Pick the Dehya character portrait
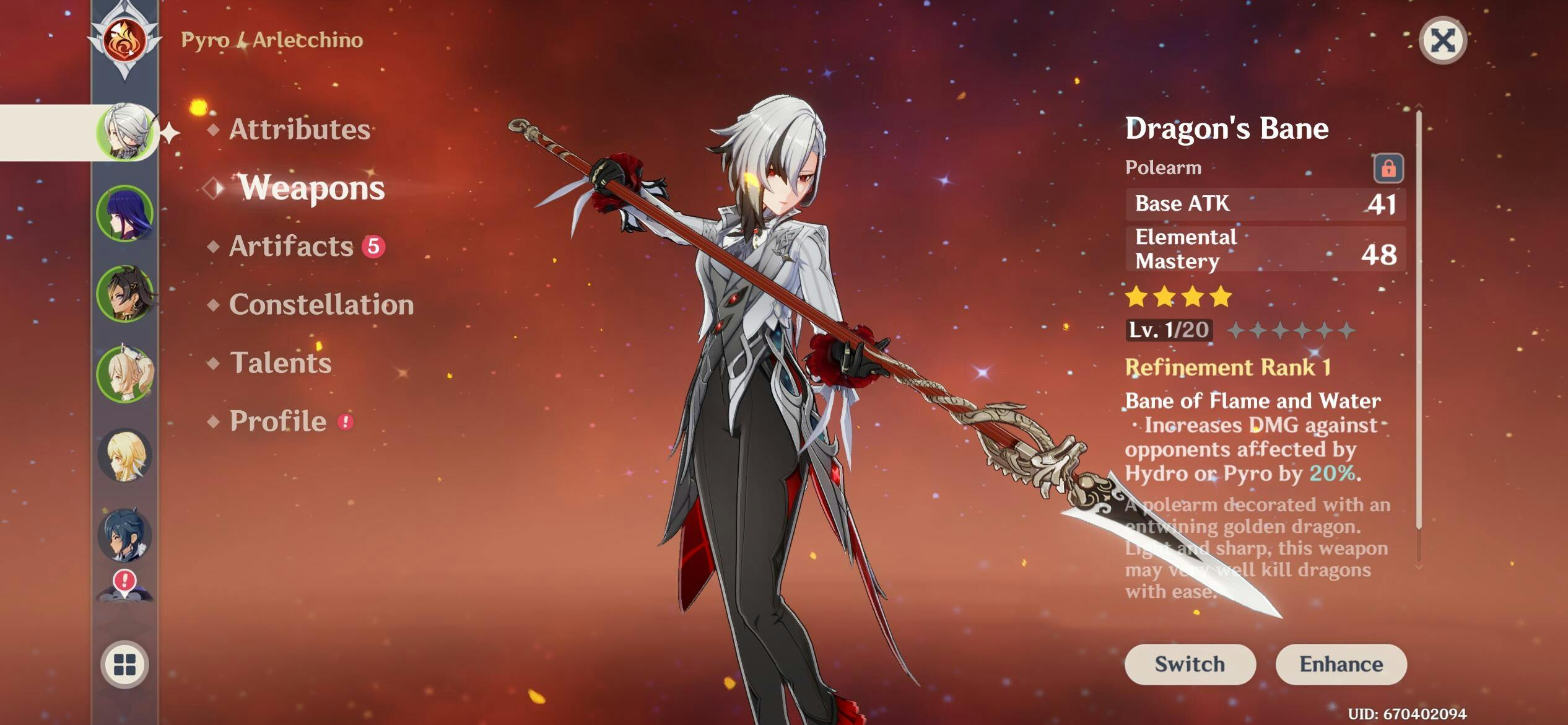1568x725 pixels. click(x=125, y=294)
